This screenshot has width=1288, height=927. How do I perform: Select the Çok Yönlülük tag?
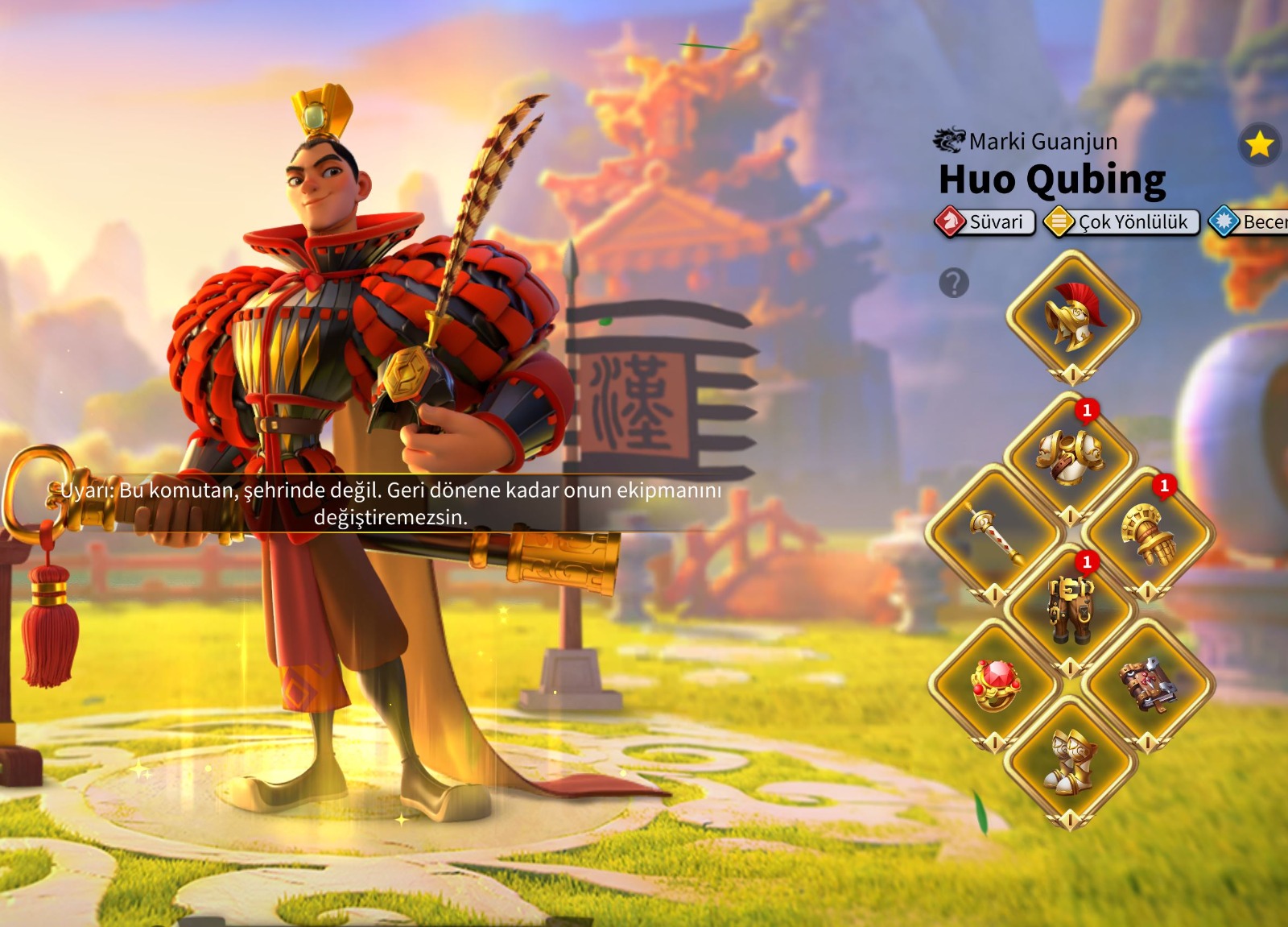pos(1121,221)
